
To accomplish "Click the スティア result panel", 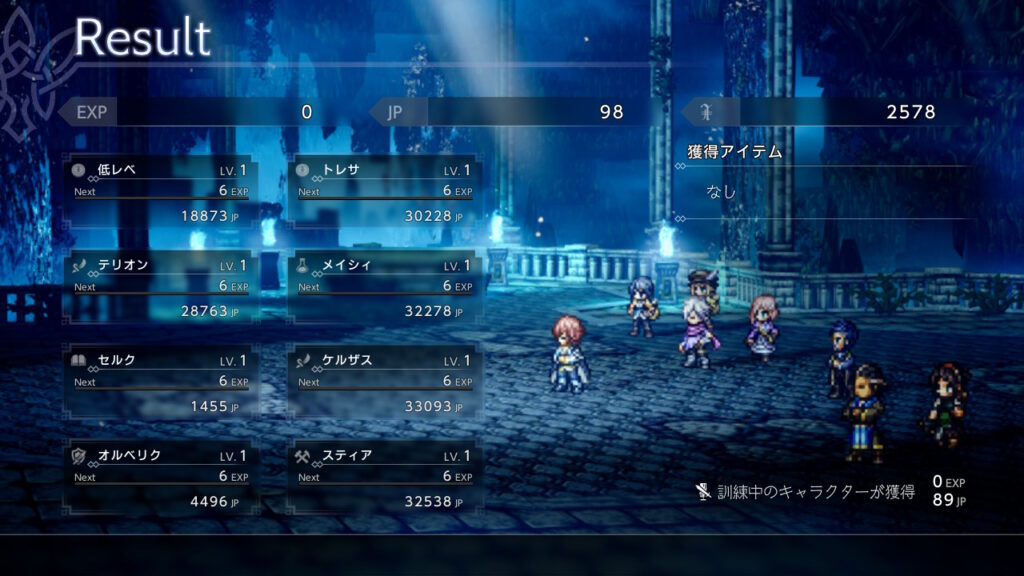I will [384, 478].
